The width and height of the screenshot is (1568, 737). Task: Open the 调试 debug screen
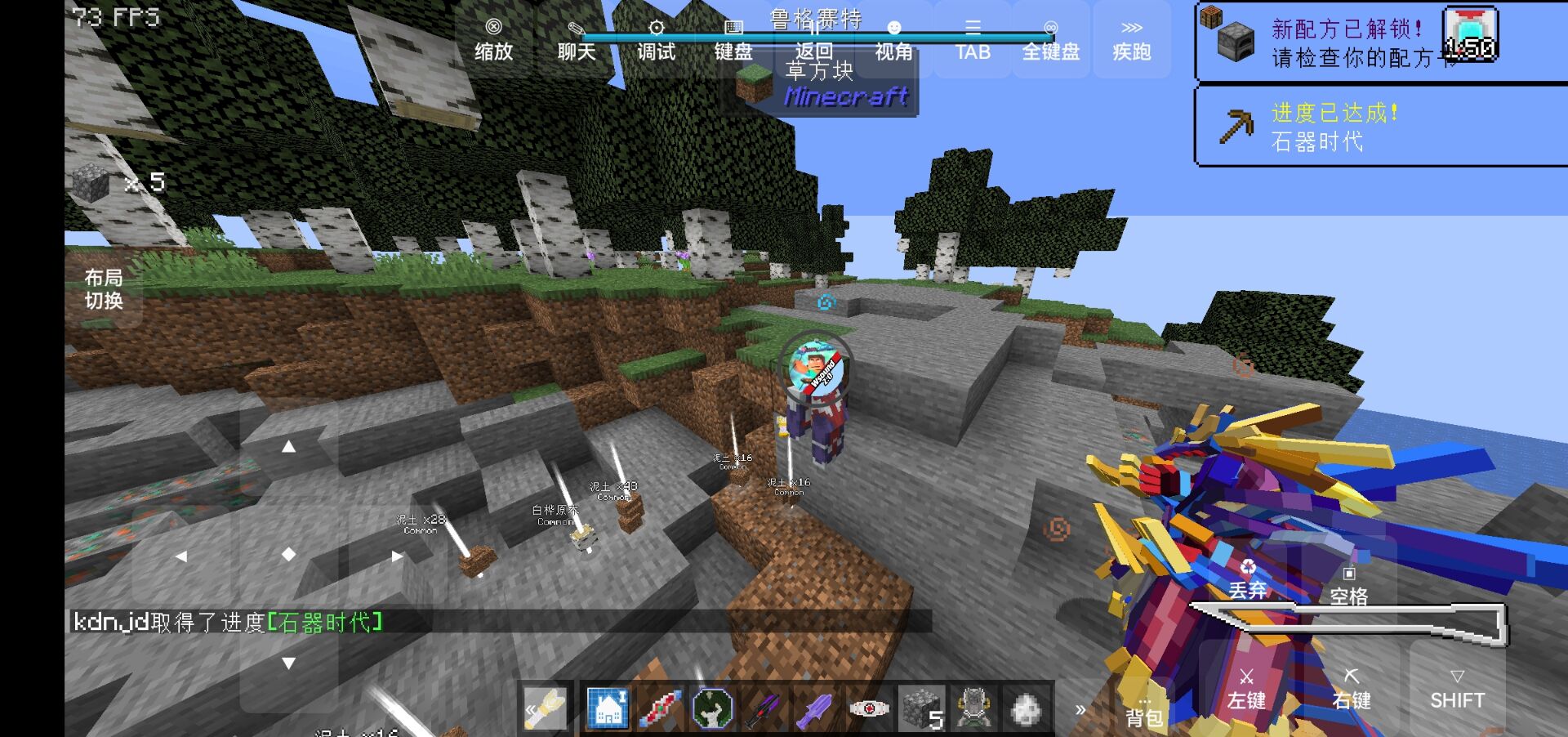[656, 40]
